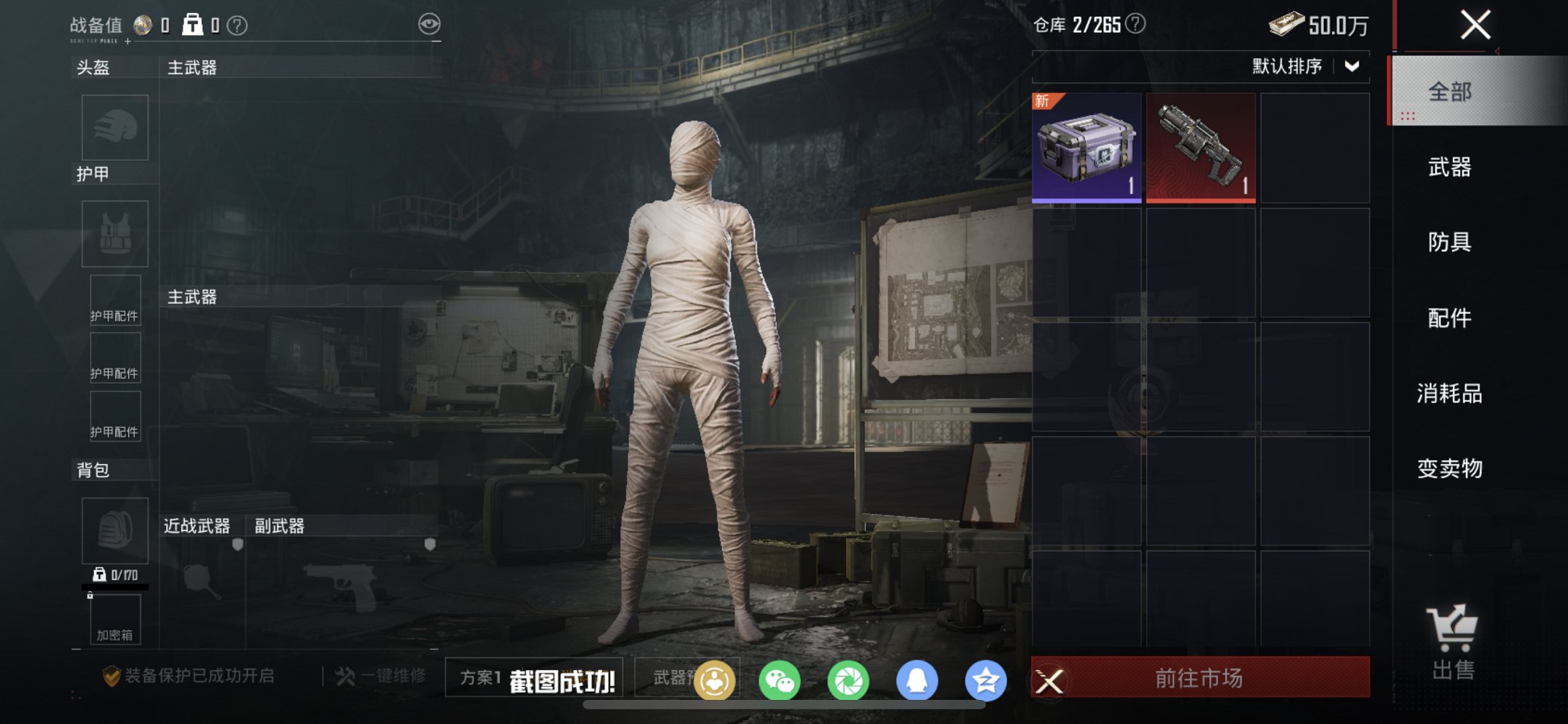Select the helmet equipment slot
1568x724 pixels.
coord(114,127)
